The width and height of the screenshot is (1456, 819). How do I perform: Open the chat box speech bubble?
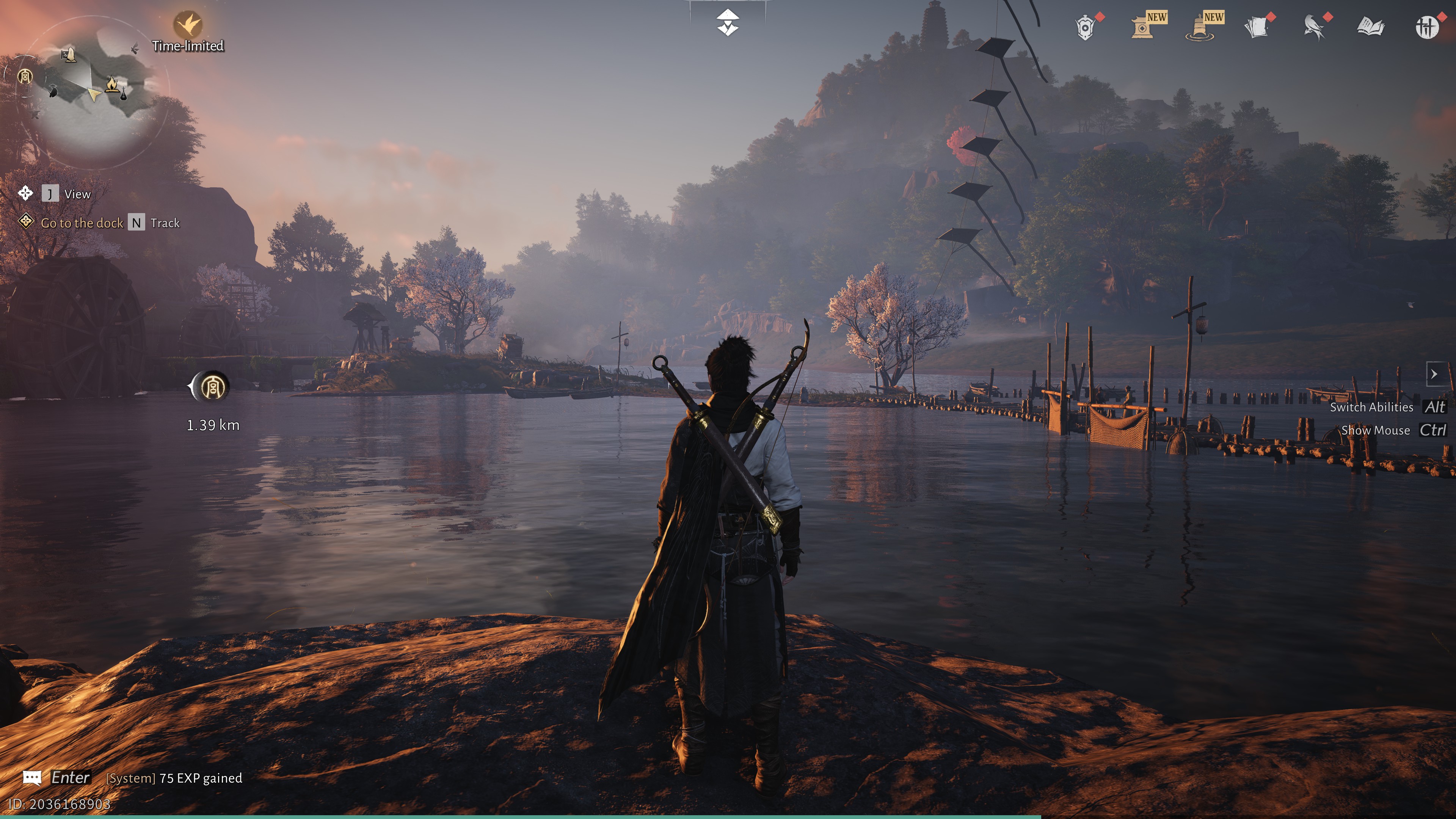tap(32, 778)
